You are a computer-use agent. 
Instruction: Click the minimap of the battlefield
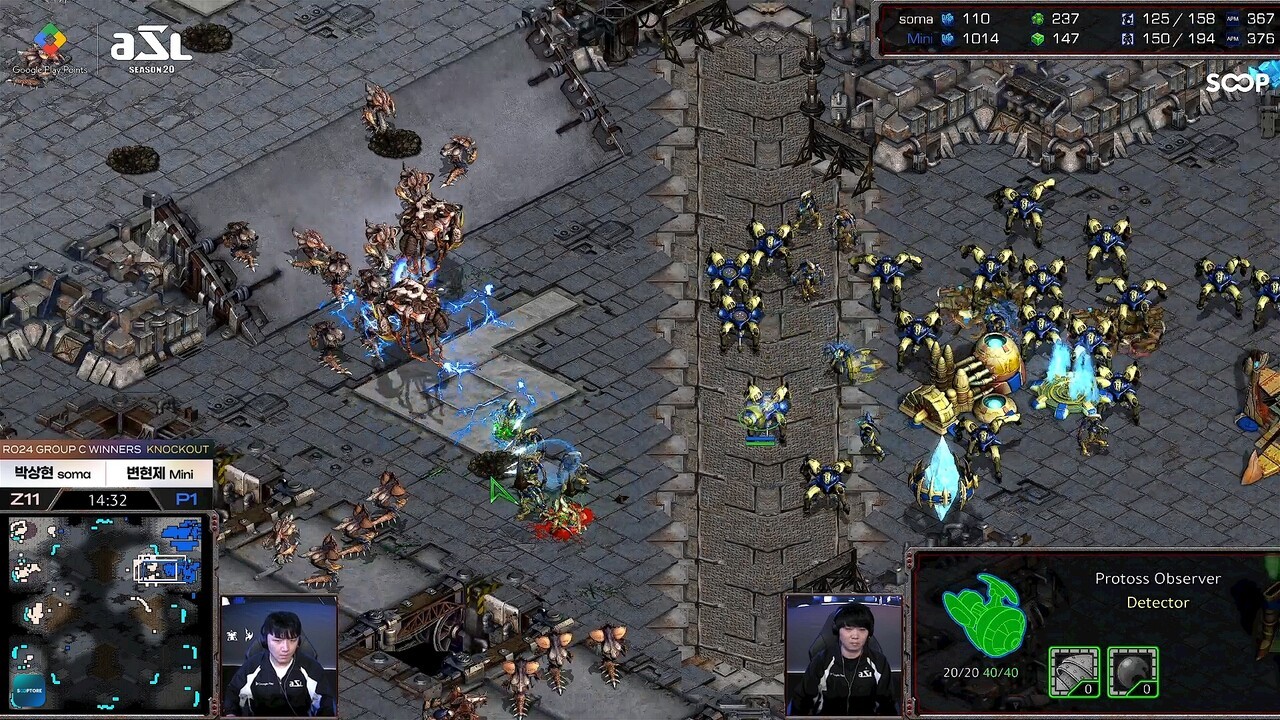(108, 611)
